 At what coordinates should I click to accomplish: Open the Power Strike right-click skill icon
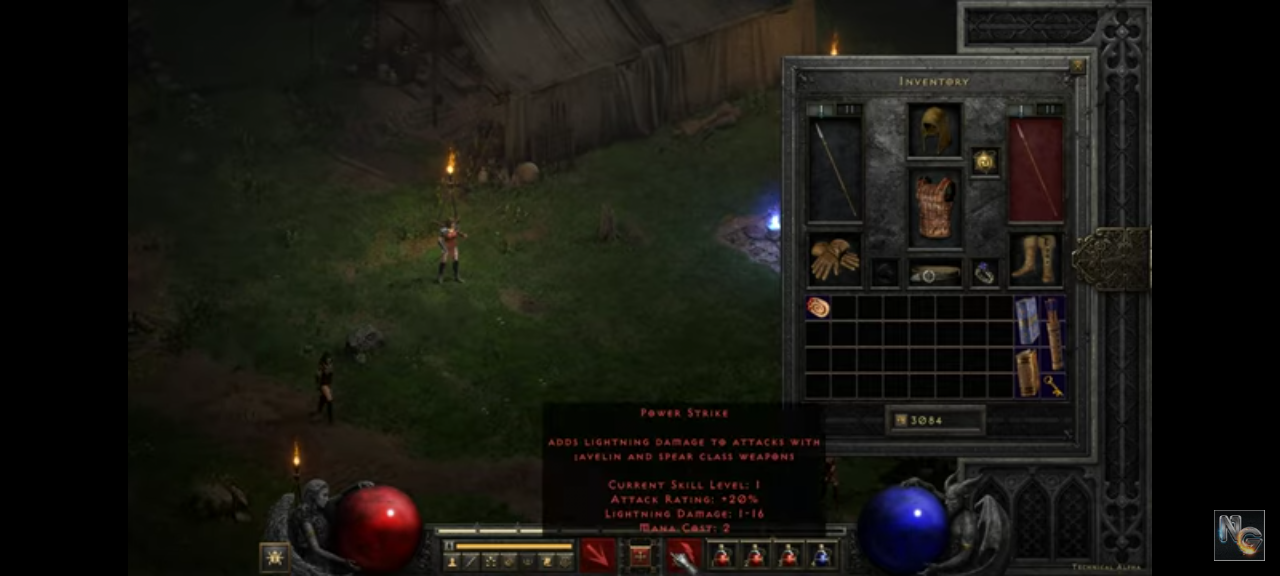tap(684, 554)
